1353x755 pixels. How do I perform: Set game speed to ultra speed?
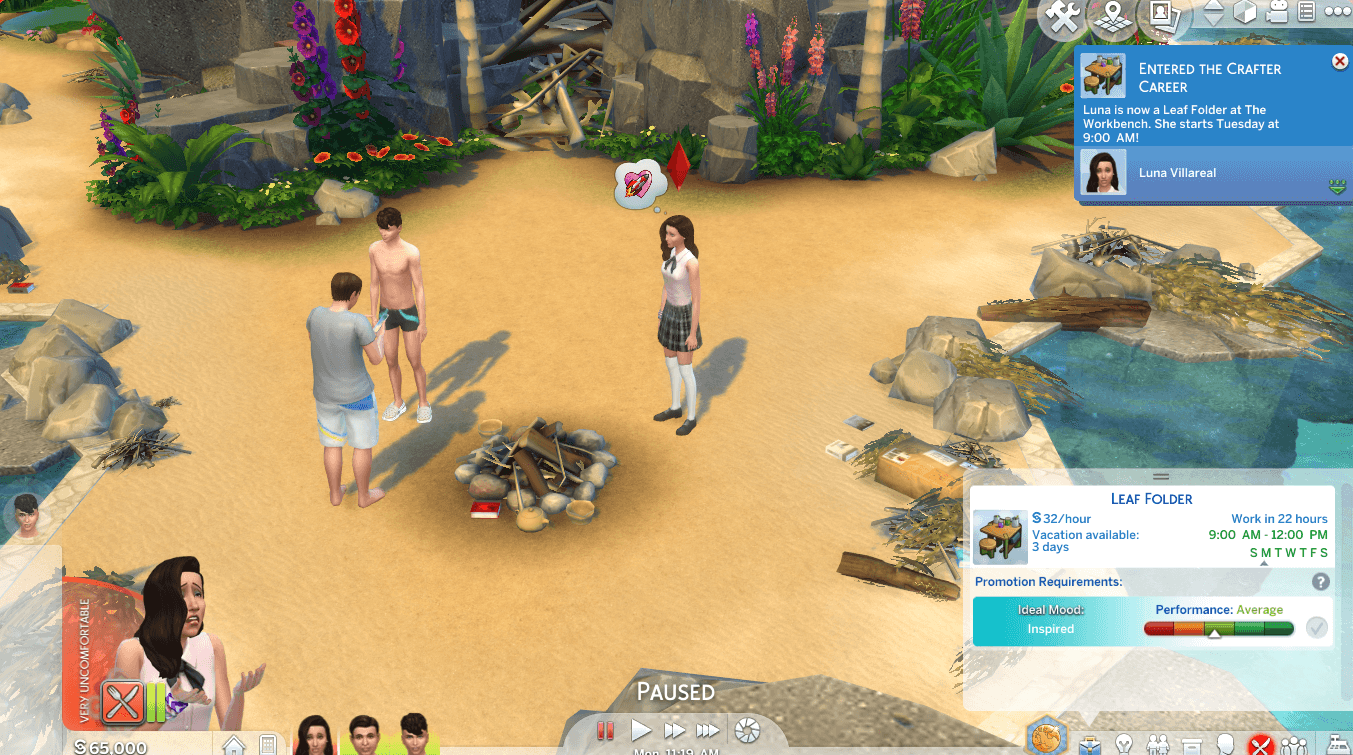[708, 731]
